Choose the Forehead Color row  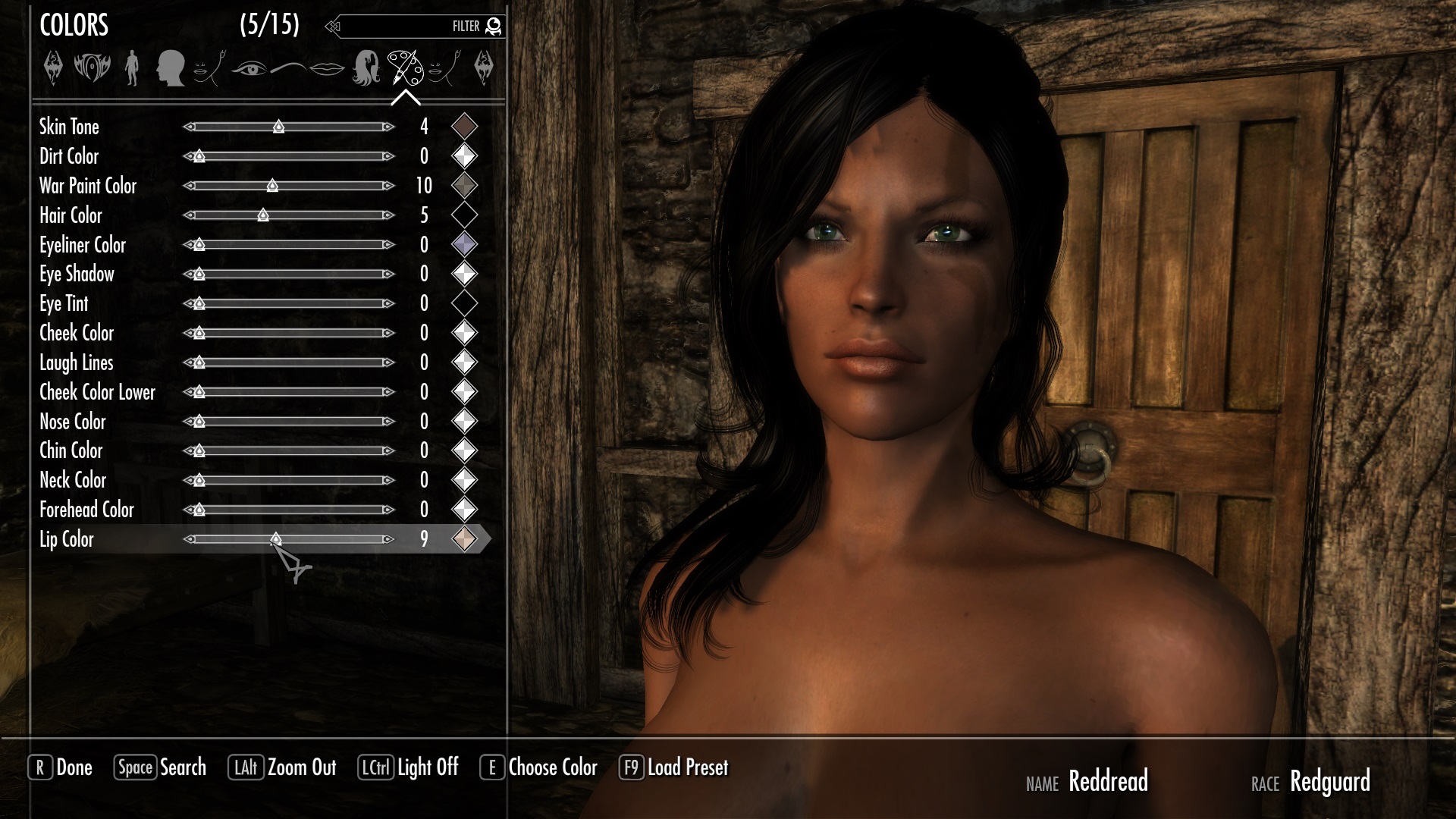[x=86, y=510]
